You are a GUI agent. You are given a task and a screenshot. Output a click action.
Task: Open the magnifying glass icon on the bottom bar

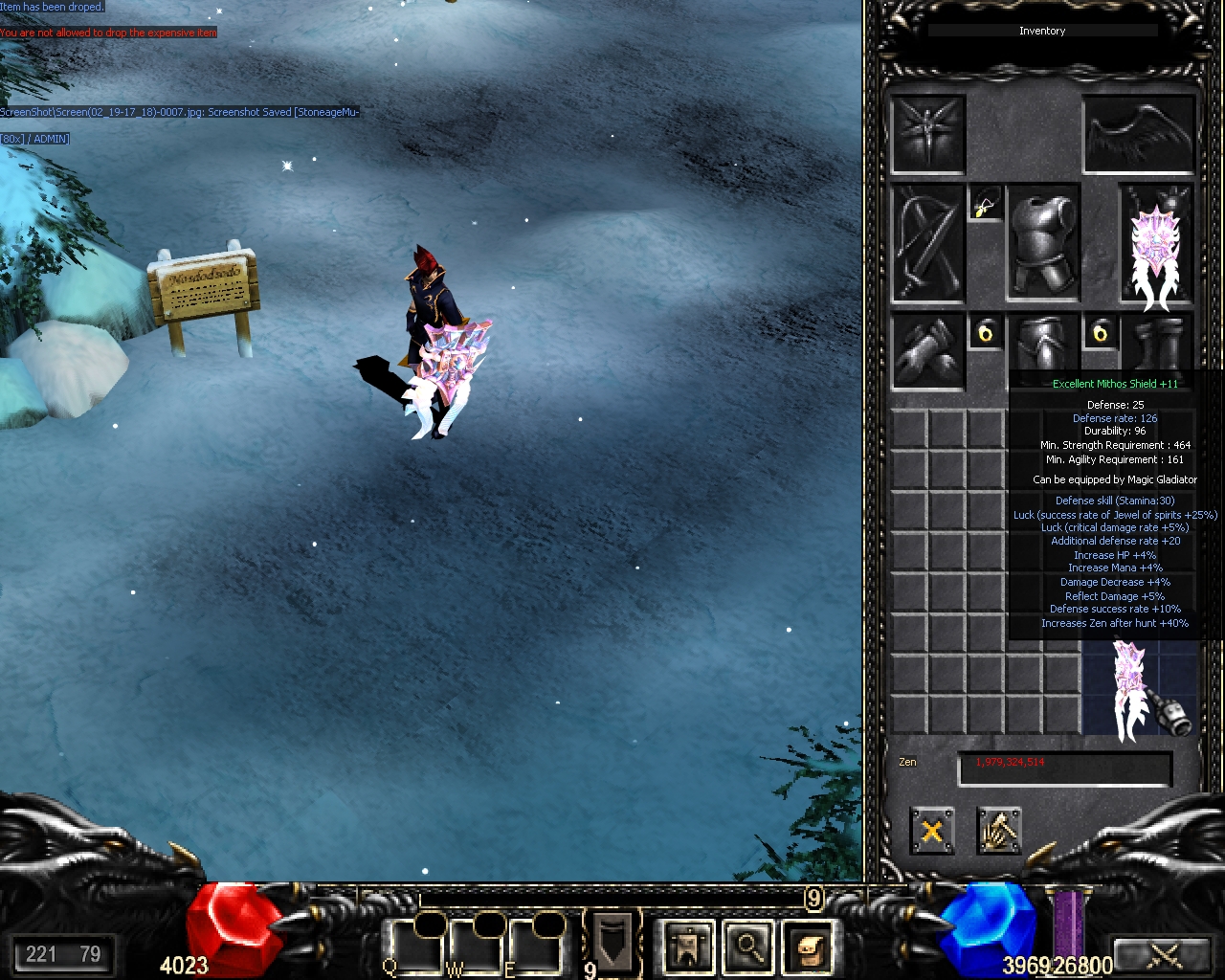click(x=748, y=947)
